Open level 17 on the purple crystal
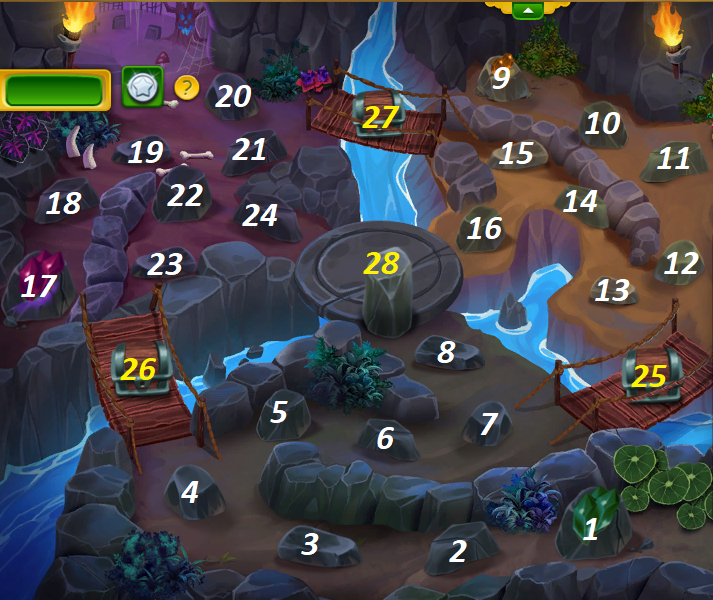The height and width of the screenshot is (600, 713). [39, 286]
